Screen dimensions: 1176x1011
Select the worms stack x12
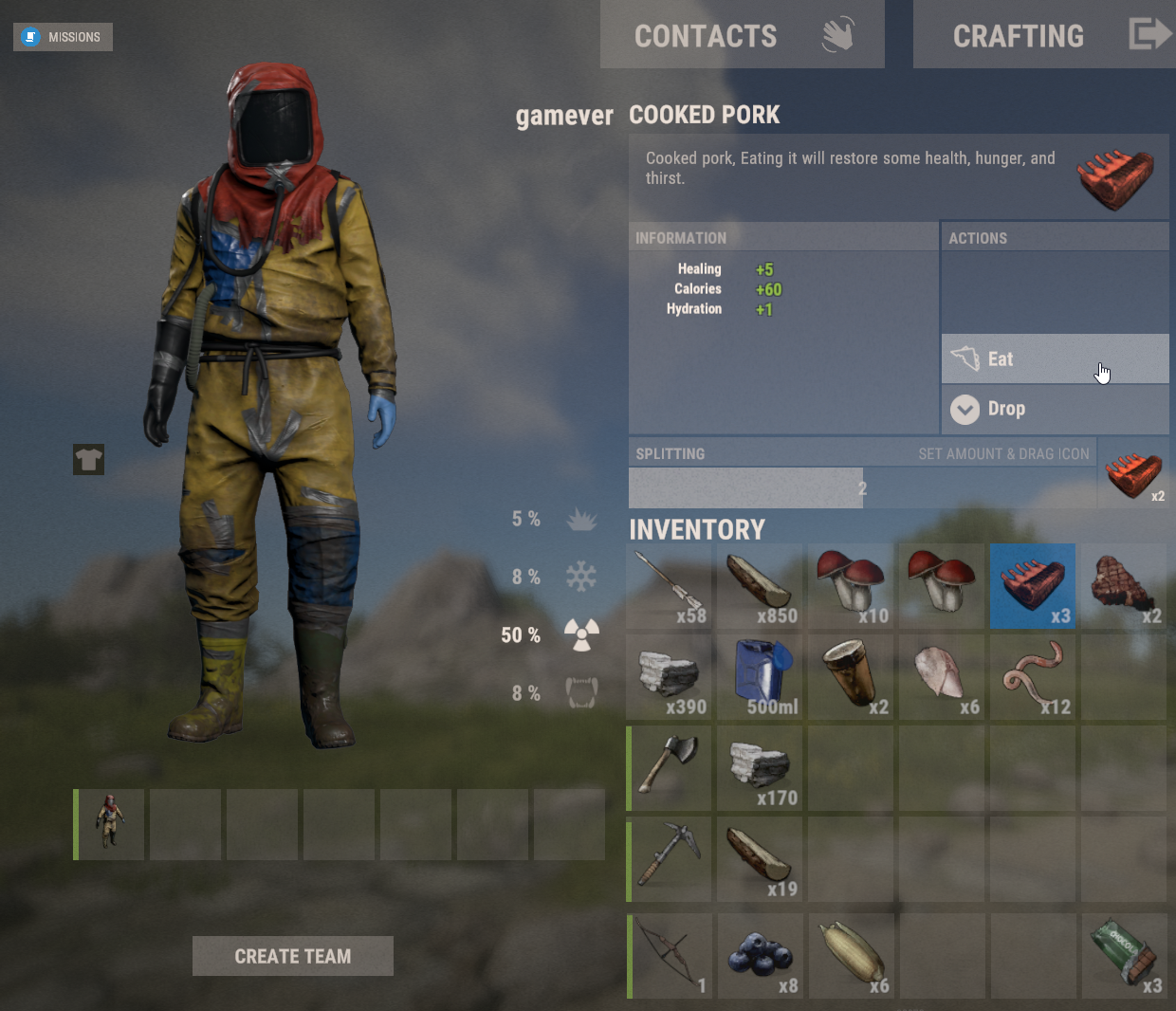pyautogui.click(x=1033, y=677)
